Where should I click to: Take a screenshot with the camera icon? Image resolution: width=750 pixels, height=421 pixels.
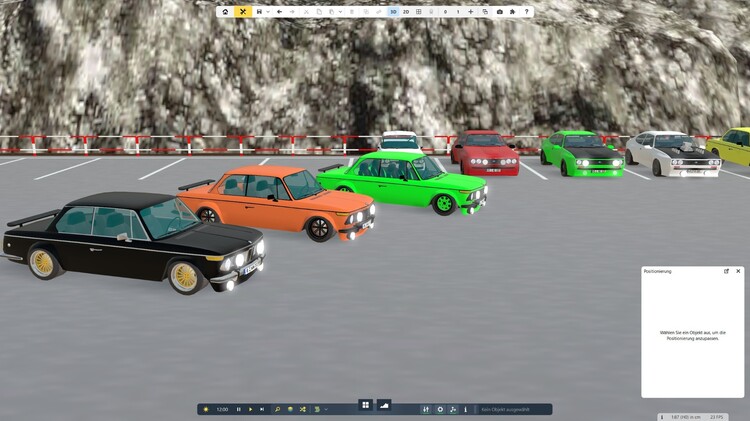click(500, 12)
